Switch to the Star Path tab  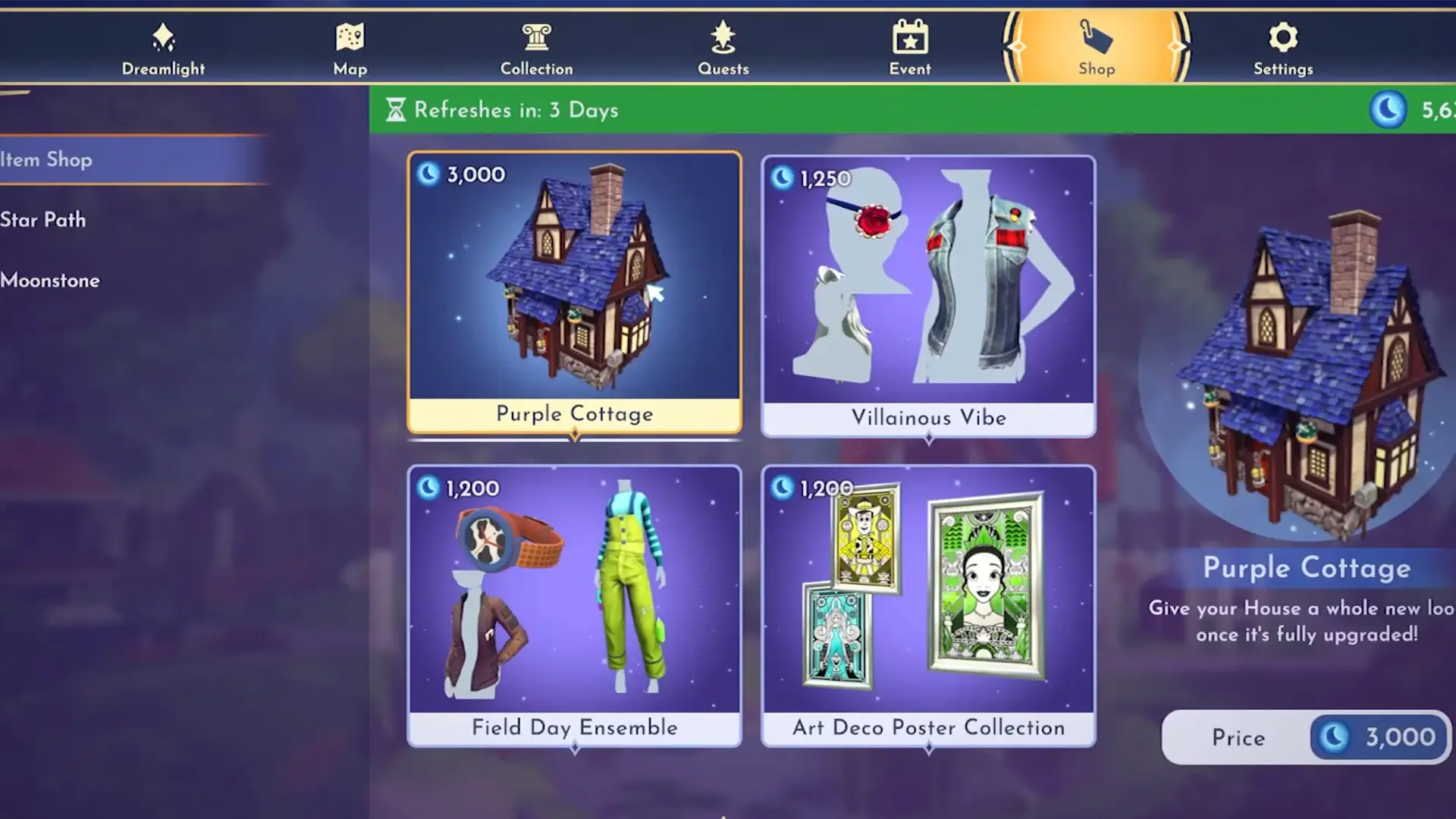click(44, 220)
